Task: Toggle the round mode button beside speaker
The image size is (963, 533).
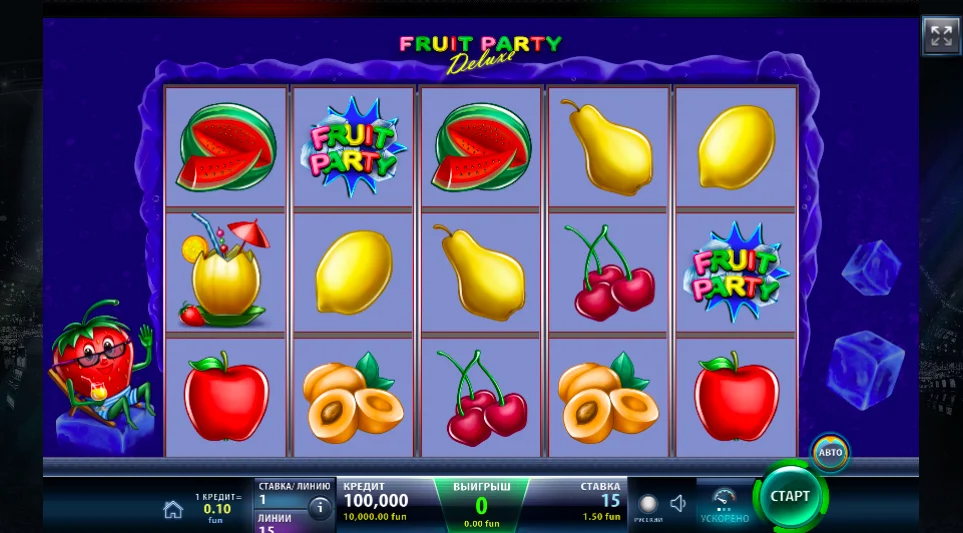Action: (648, 504)
